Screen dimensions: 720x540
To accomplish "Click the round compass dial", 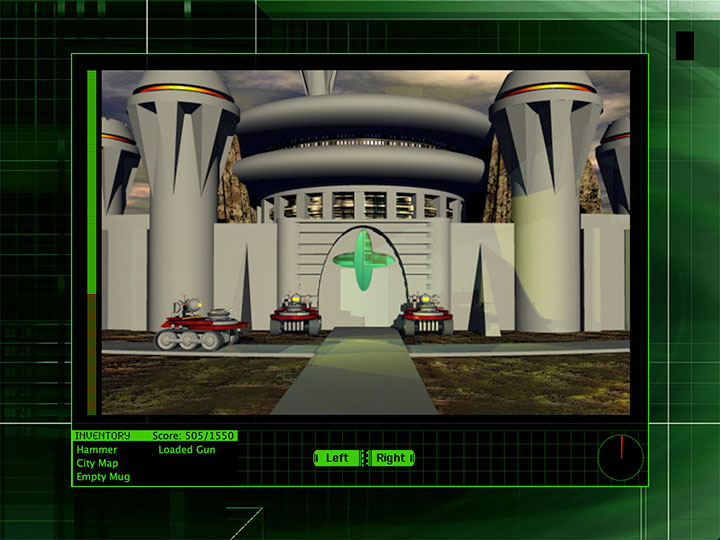I will click(620, 458).
